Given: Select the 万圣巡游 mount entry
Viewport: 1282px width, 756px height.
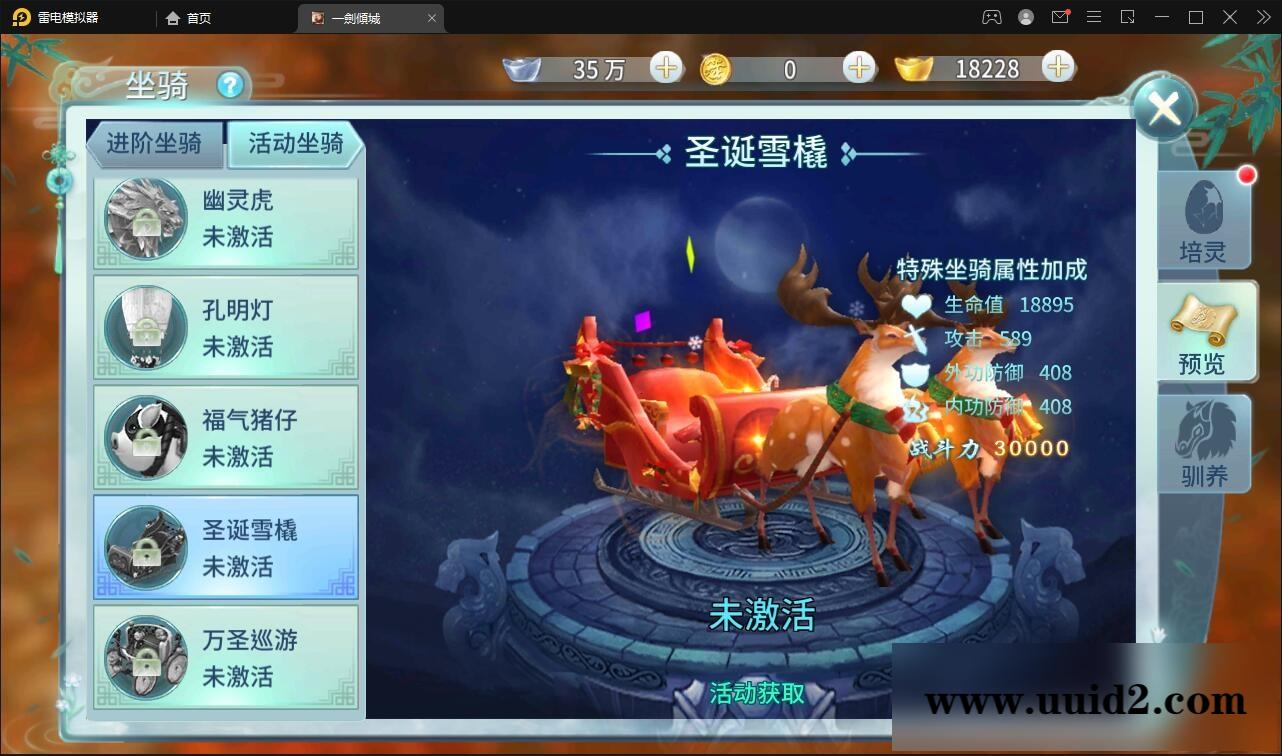Looking at the screenshot, I should [x=225, y=656].
